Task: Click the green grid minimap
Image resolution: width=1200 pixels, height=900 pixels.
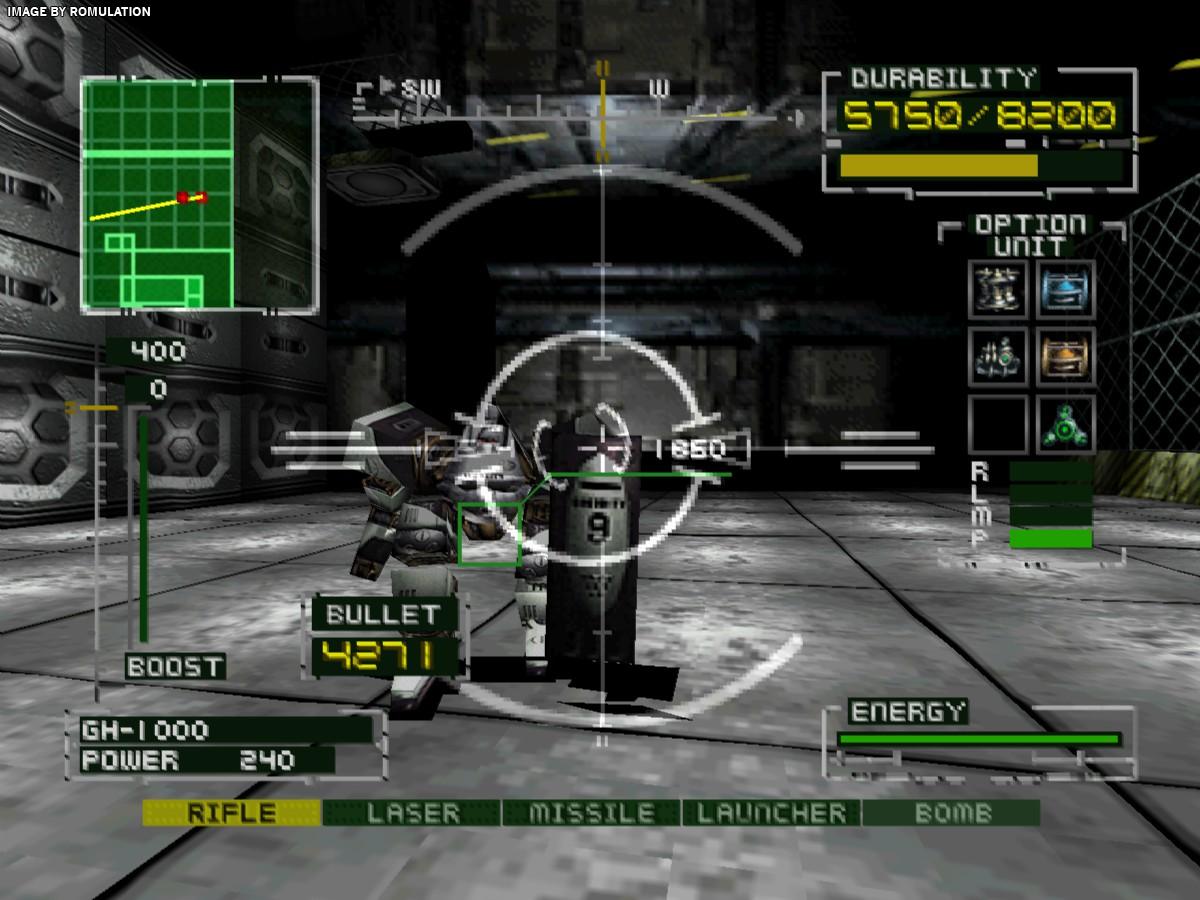Action: point(198,194)
